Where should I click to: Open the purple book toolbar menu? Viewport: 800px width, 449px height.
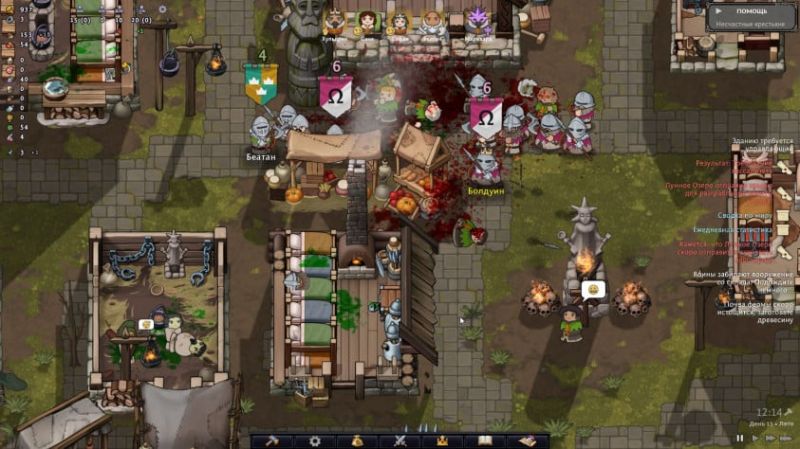pyautogui.click(x=527, y=441)
